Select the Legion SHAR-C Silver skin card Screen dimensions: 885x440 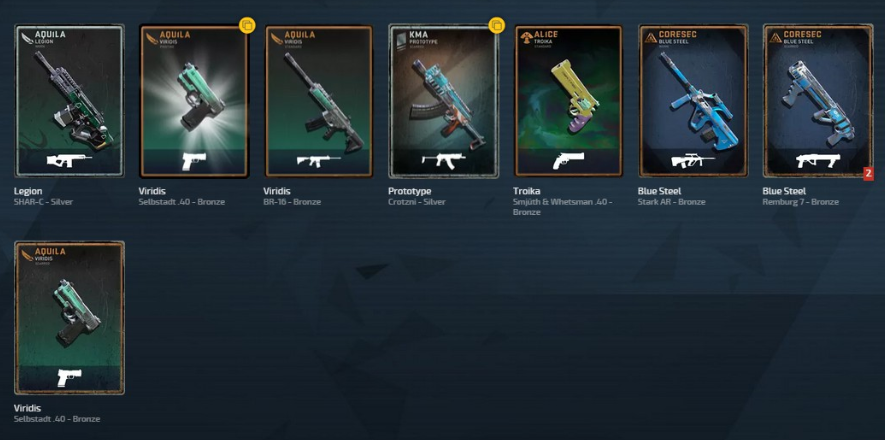click(69, 100)
